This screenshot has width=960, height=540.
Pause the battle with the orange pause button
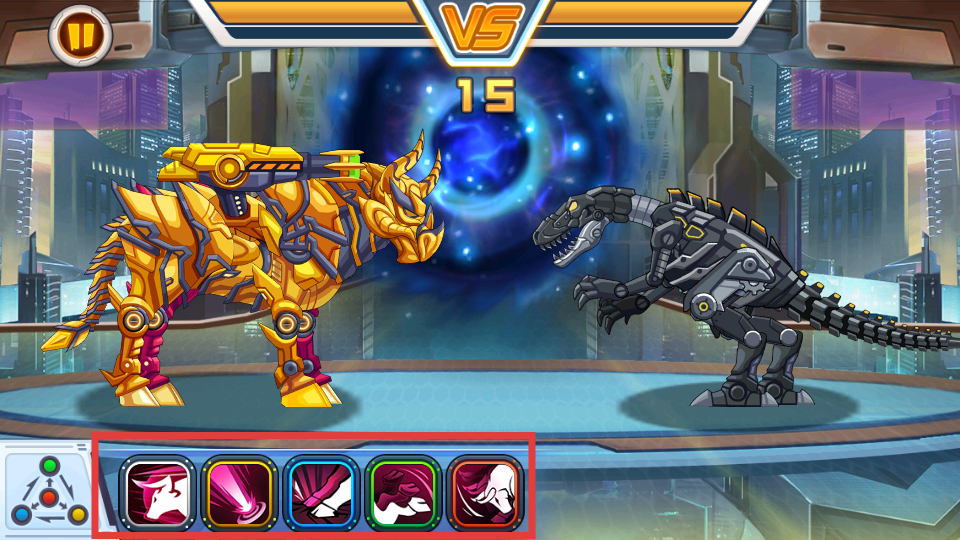(80, 34)
